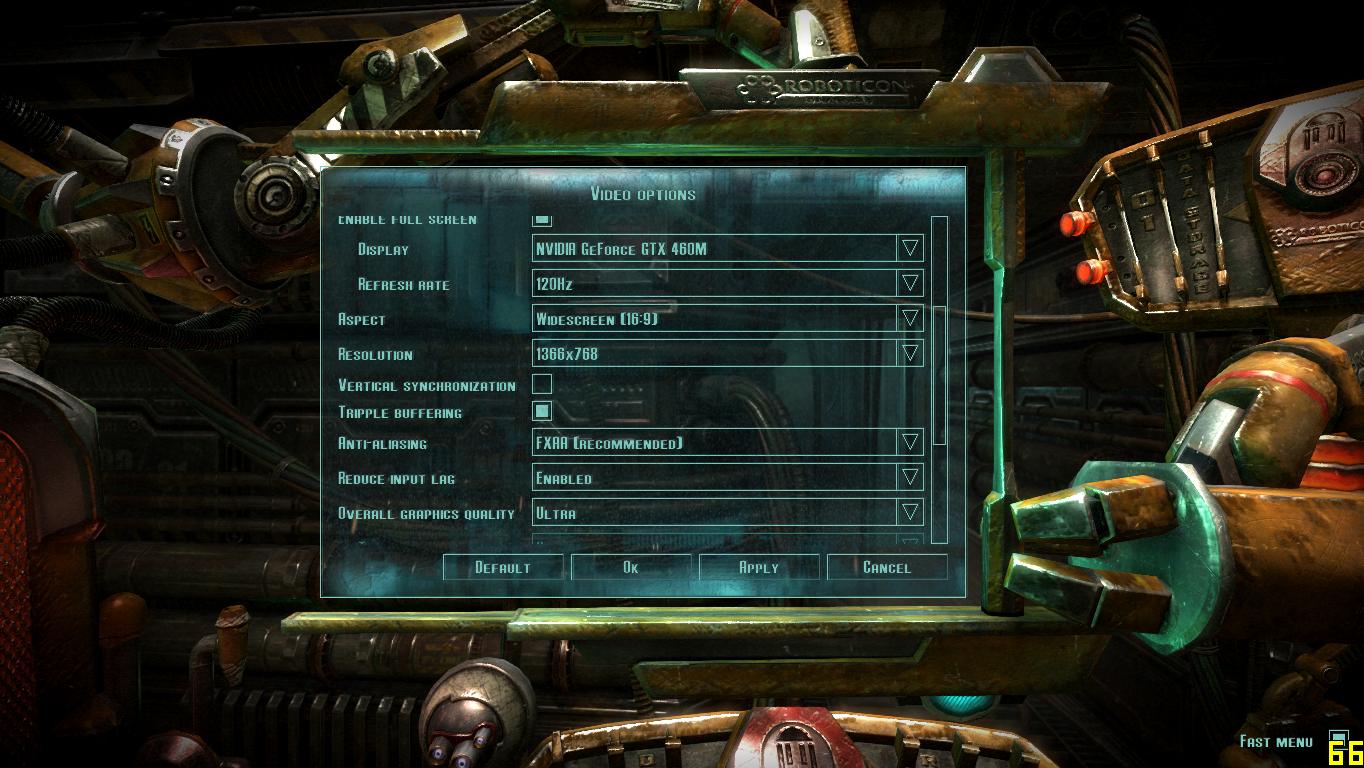The height and width of the screenshot is (768, 1364).
Task: Cancel the video options dialog
Action: point(886,567)
